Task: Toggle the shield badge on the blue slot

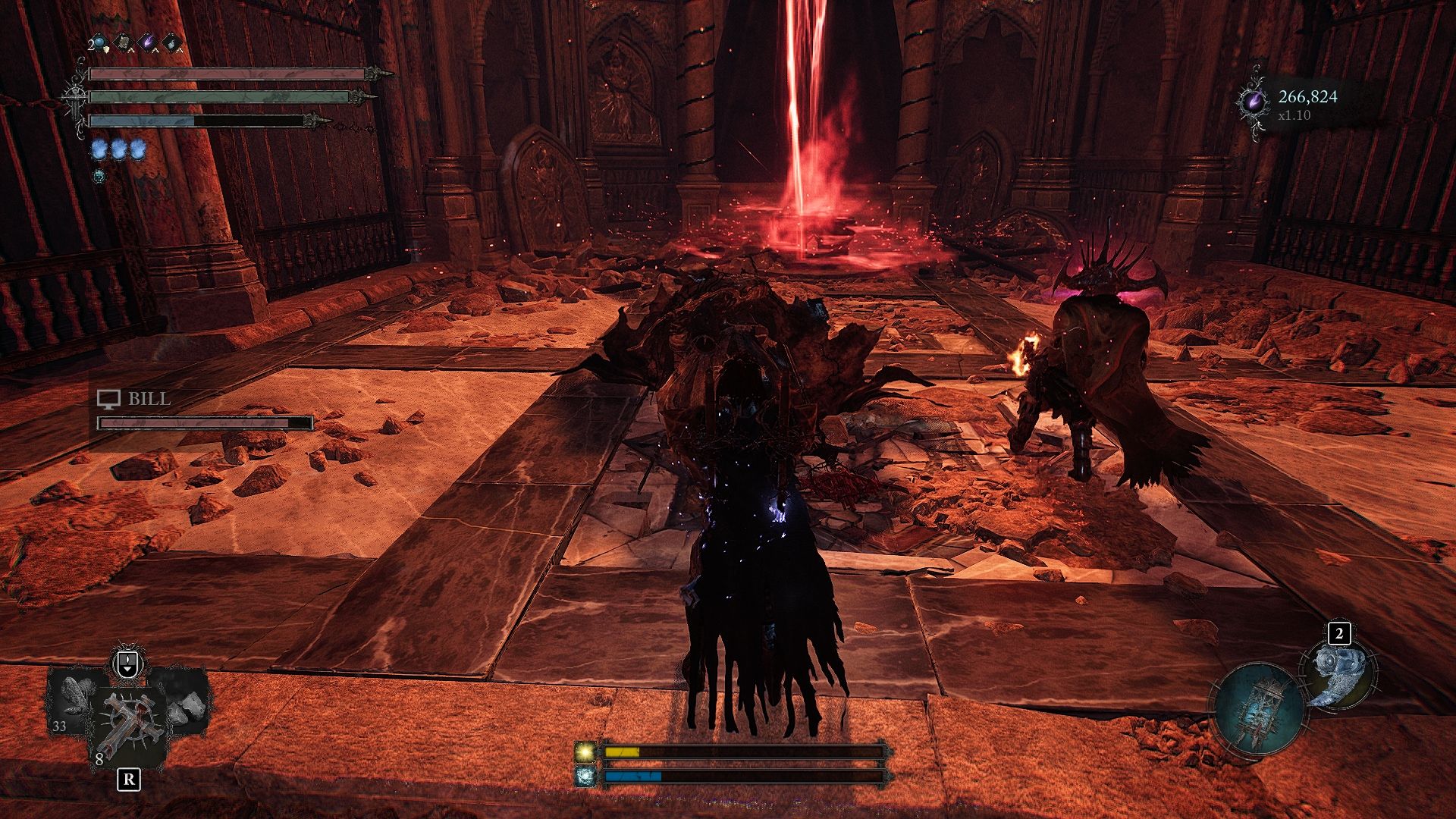Action: tap(106, 49)
